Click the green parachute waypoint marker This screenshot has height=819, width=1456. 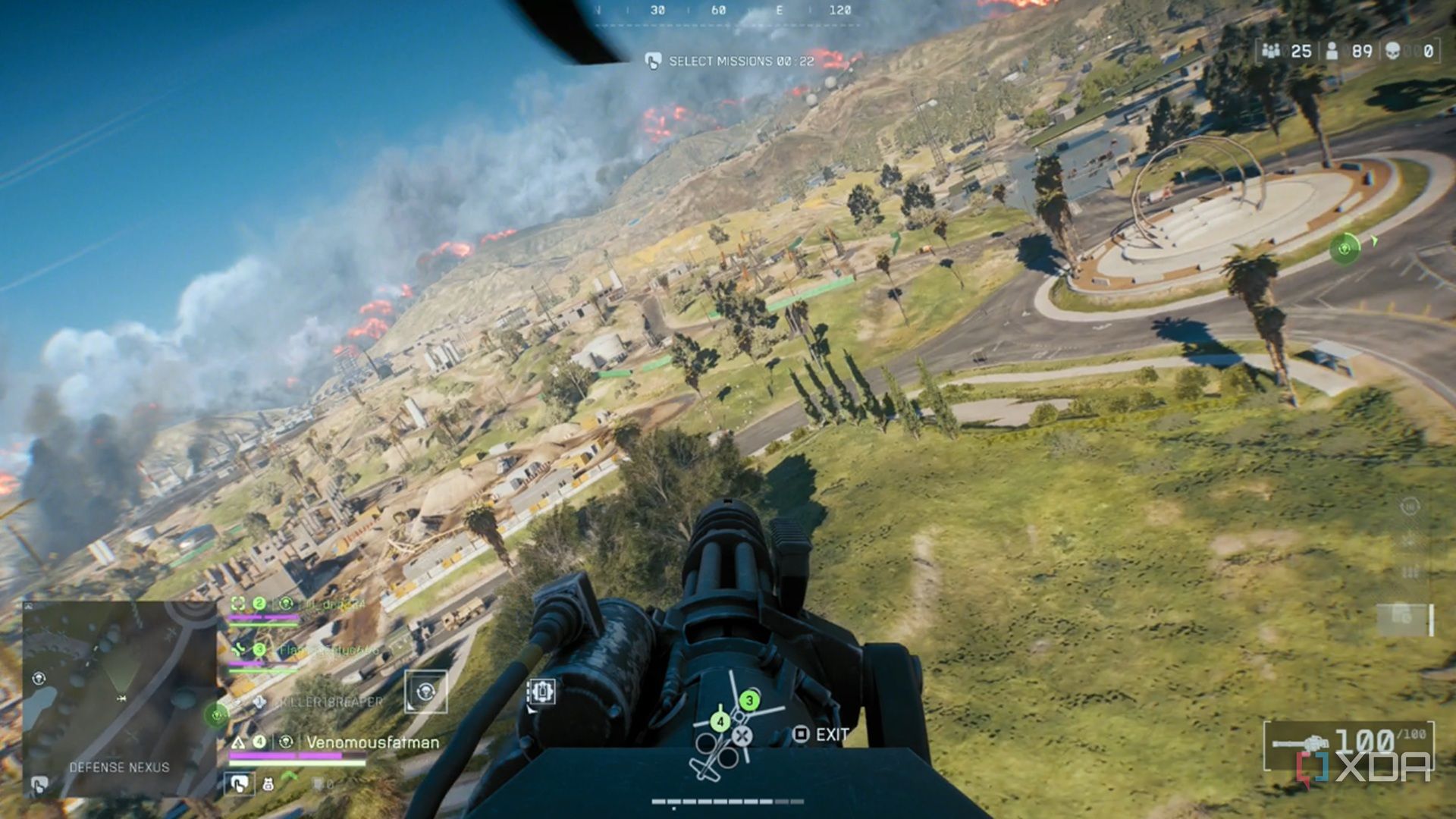tap(1345, 248)
